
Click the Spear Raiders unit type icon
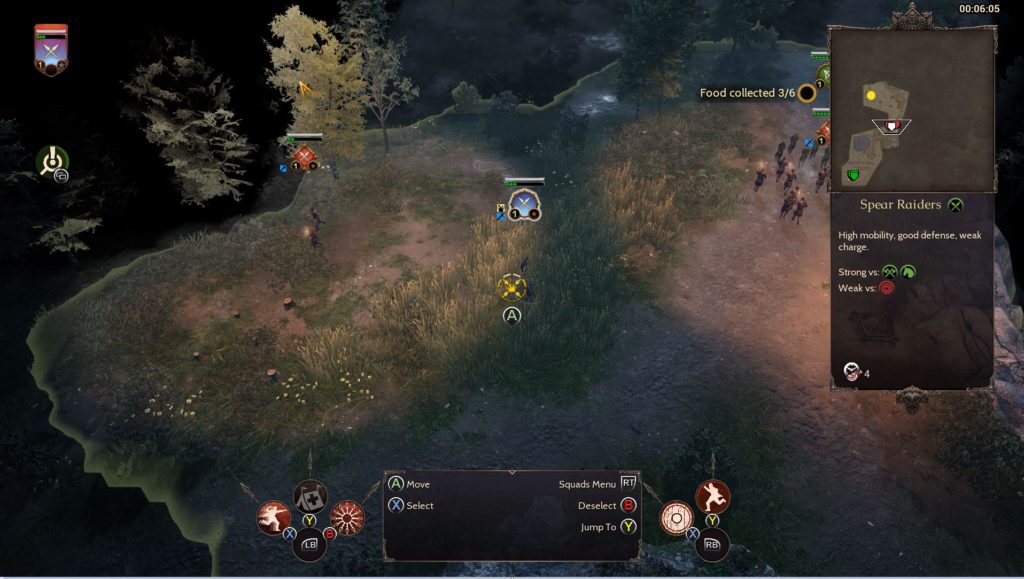point(956,205)
